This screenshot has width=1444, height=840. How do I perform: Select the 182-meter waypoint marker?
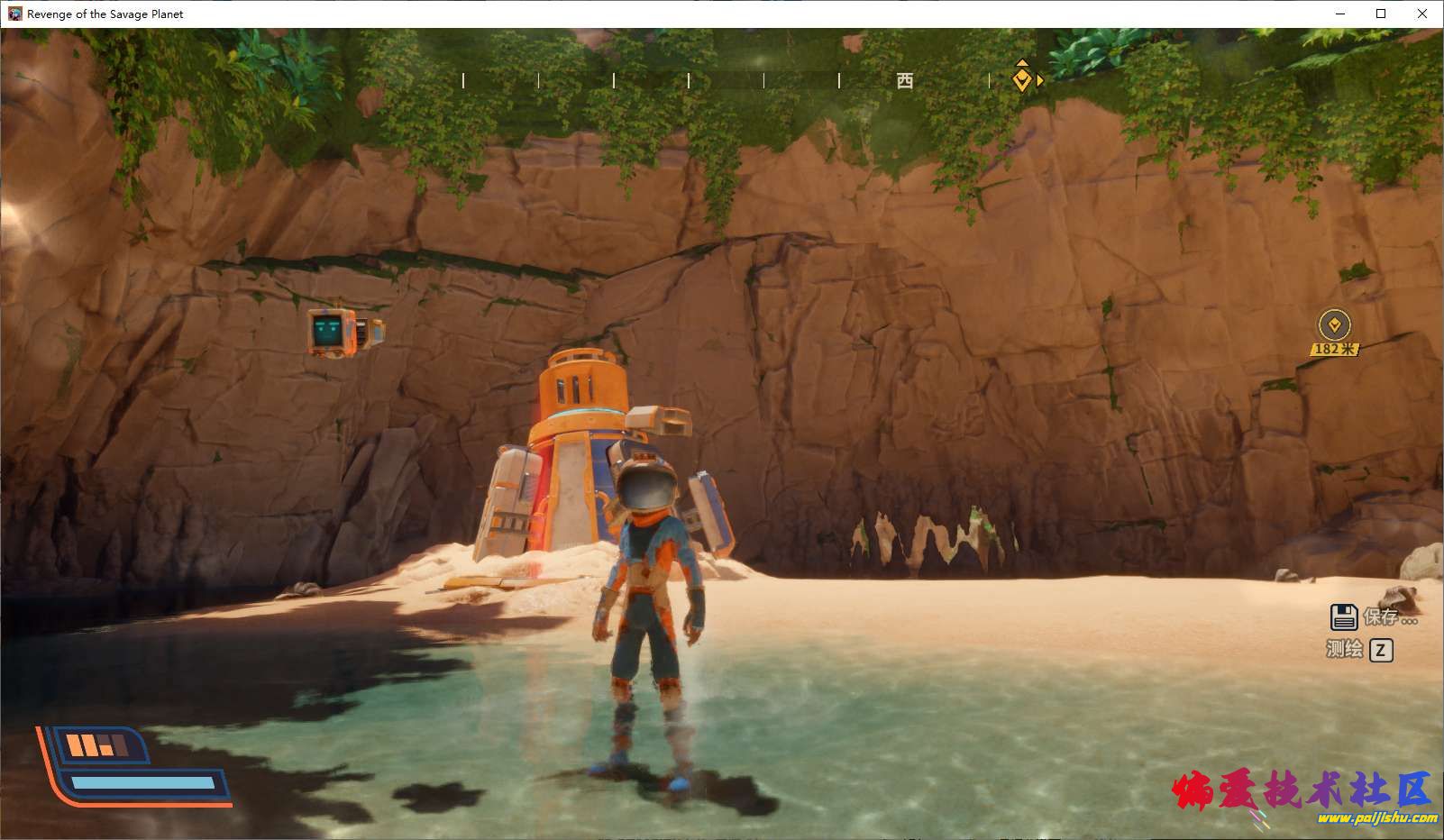pyautogui.click(x=1334, y=325)
